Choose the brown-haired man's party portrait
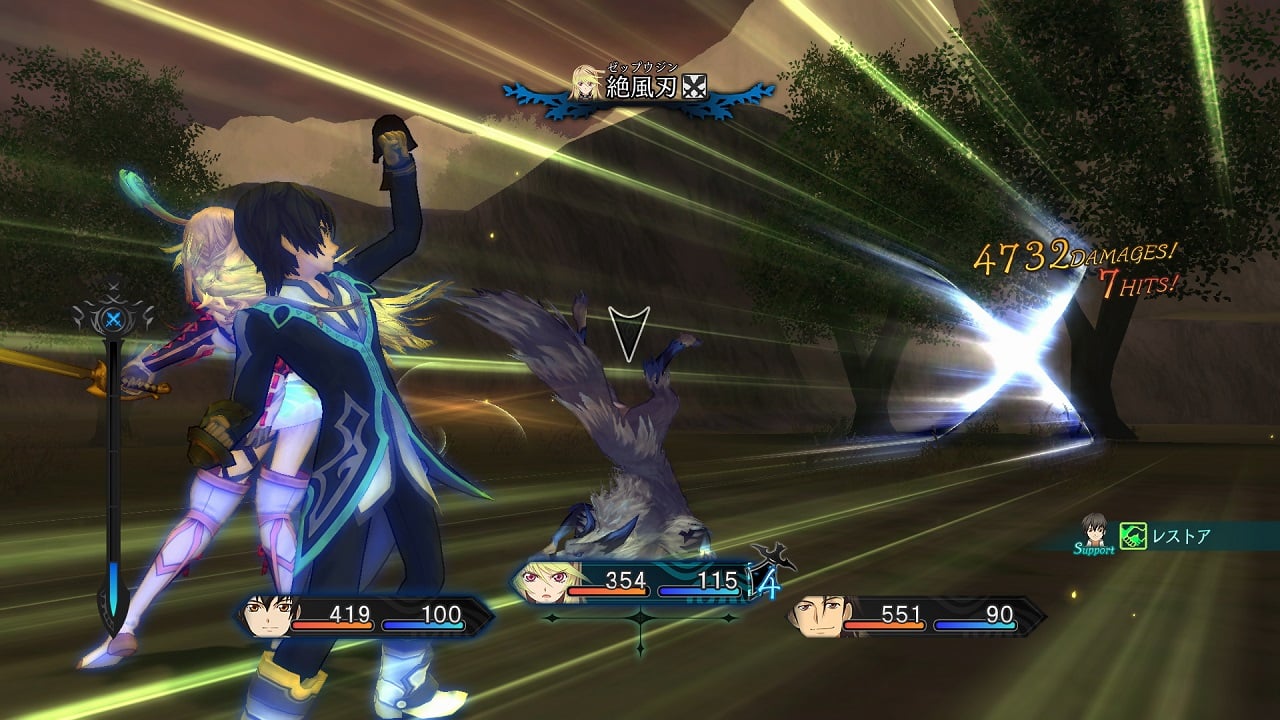Screen dimensions: 1280x720 click(x=817, y=616)
